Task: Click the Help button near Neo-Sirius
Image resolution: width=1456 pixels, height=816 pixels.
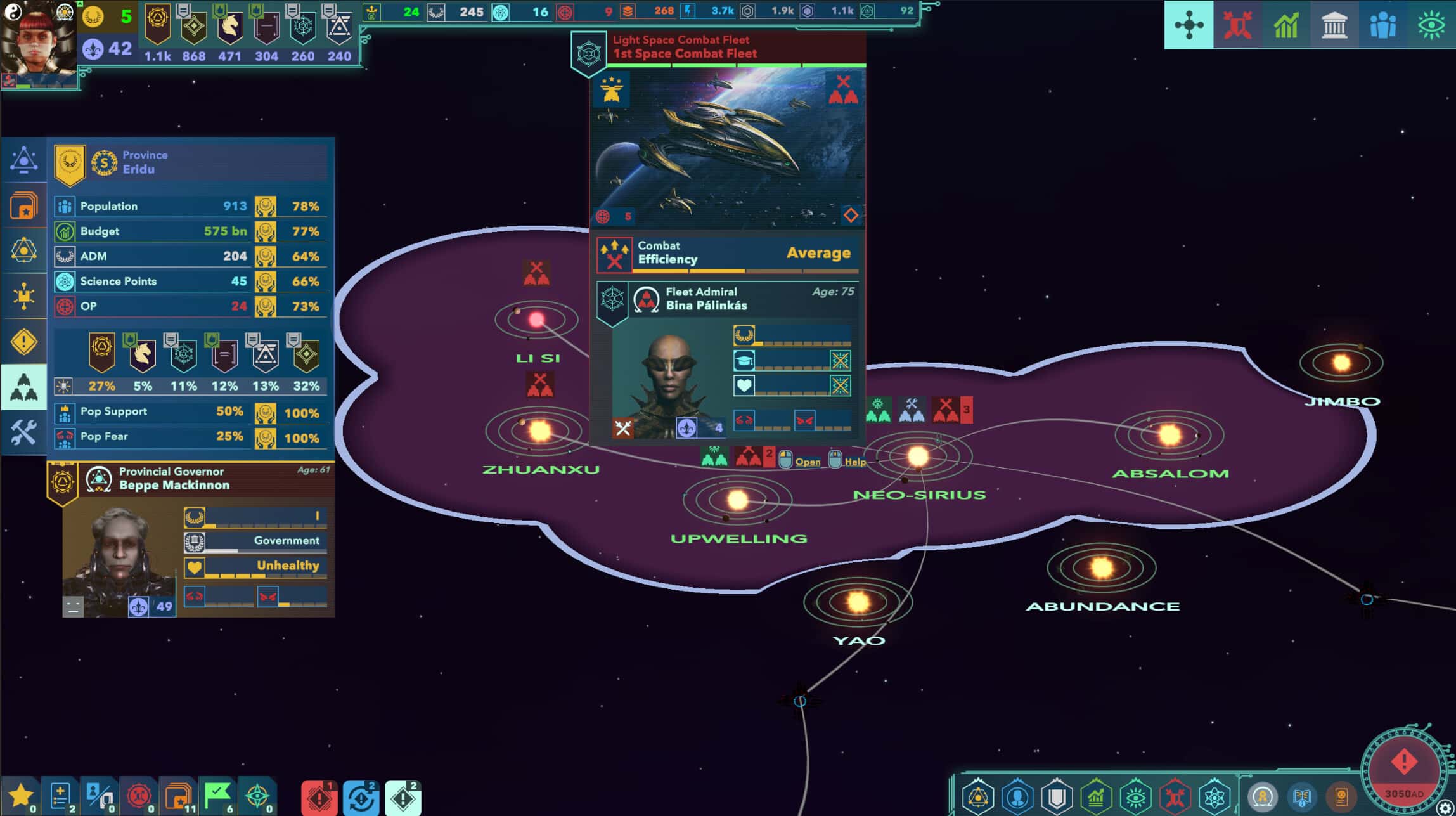Action: coord(856,462)
